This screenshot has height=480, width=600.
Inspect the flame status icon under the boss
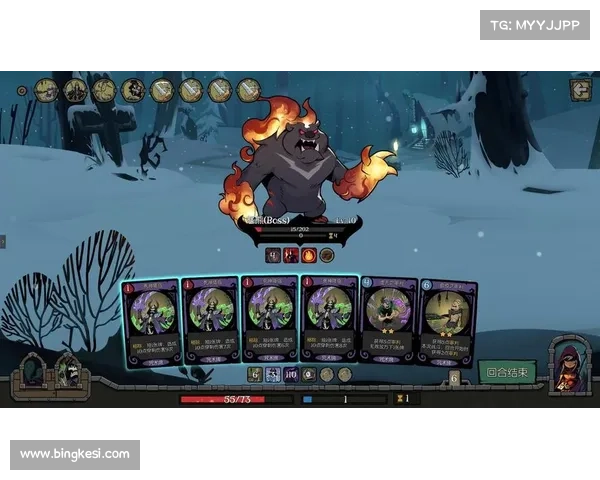tap(308, 255)
